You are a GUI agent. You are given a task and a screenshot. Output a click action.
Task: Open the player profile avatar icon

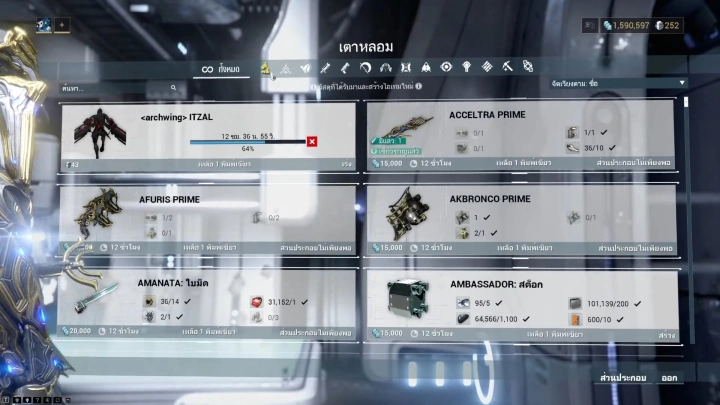pos(45,25)
